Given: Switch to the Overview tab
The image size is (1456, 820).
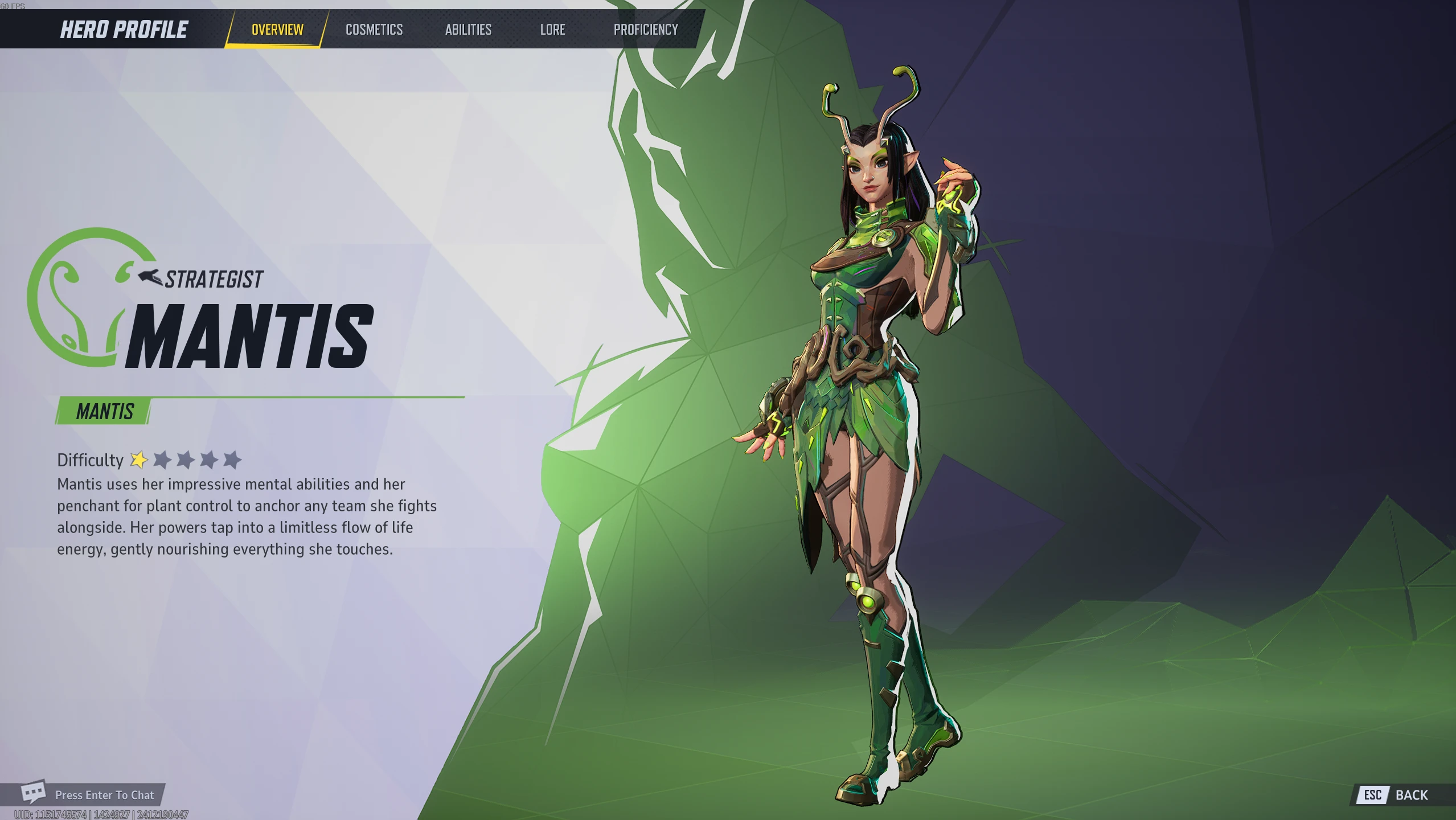Looking at the screenshot, I should (x=277, y=29).
